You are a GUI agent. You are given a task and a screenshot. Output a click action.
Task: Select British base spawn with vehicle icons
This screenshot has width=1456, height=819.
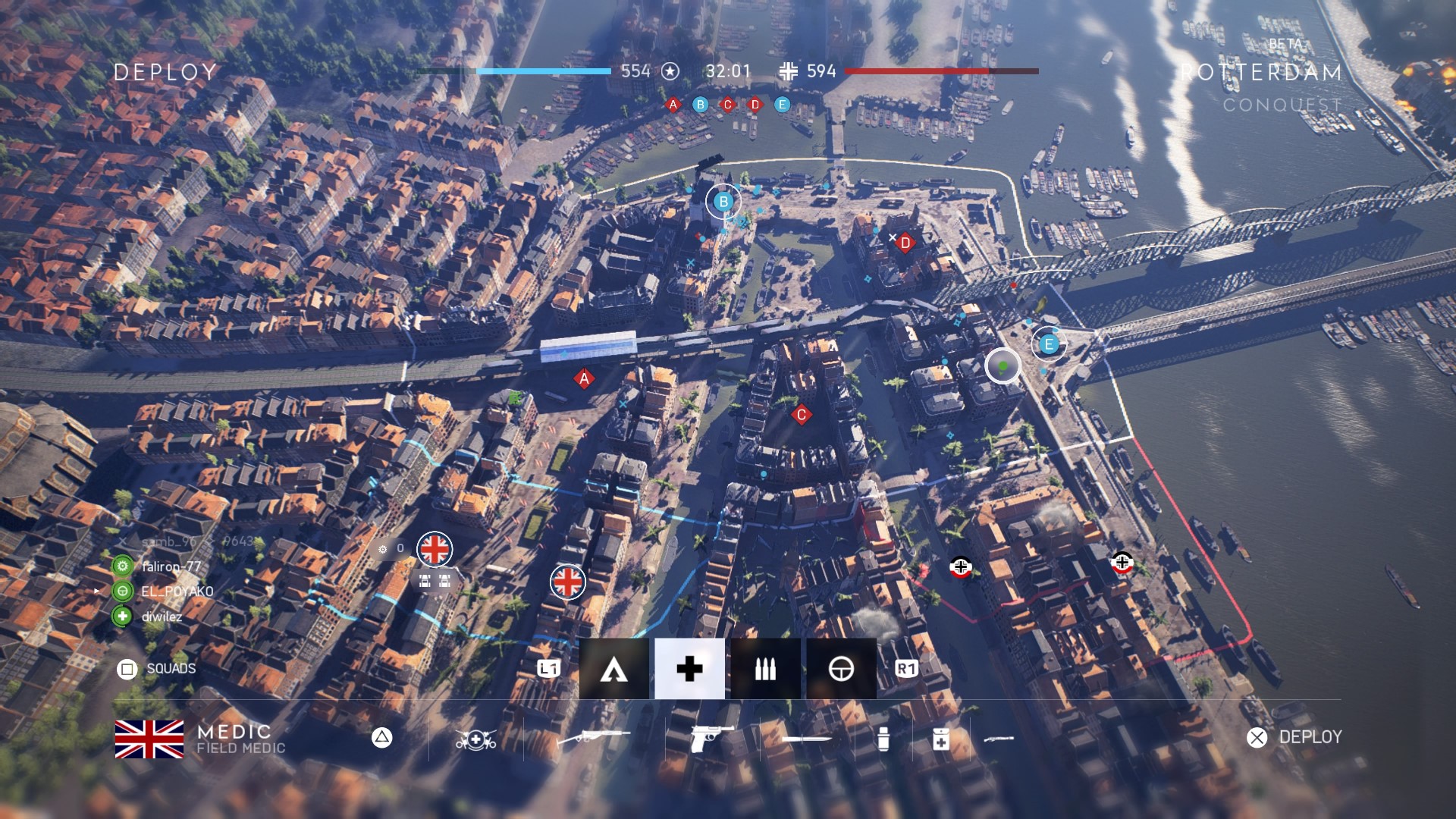tap(435, 550)
